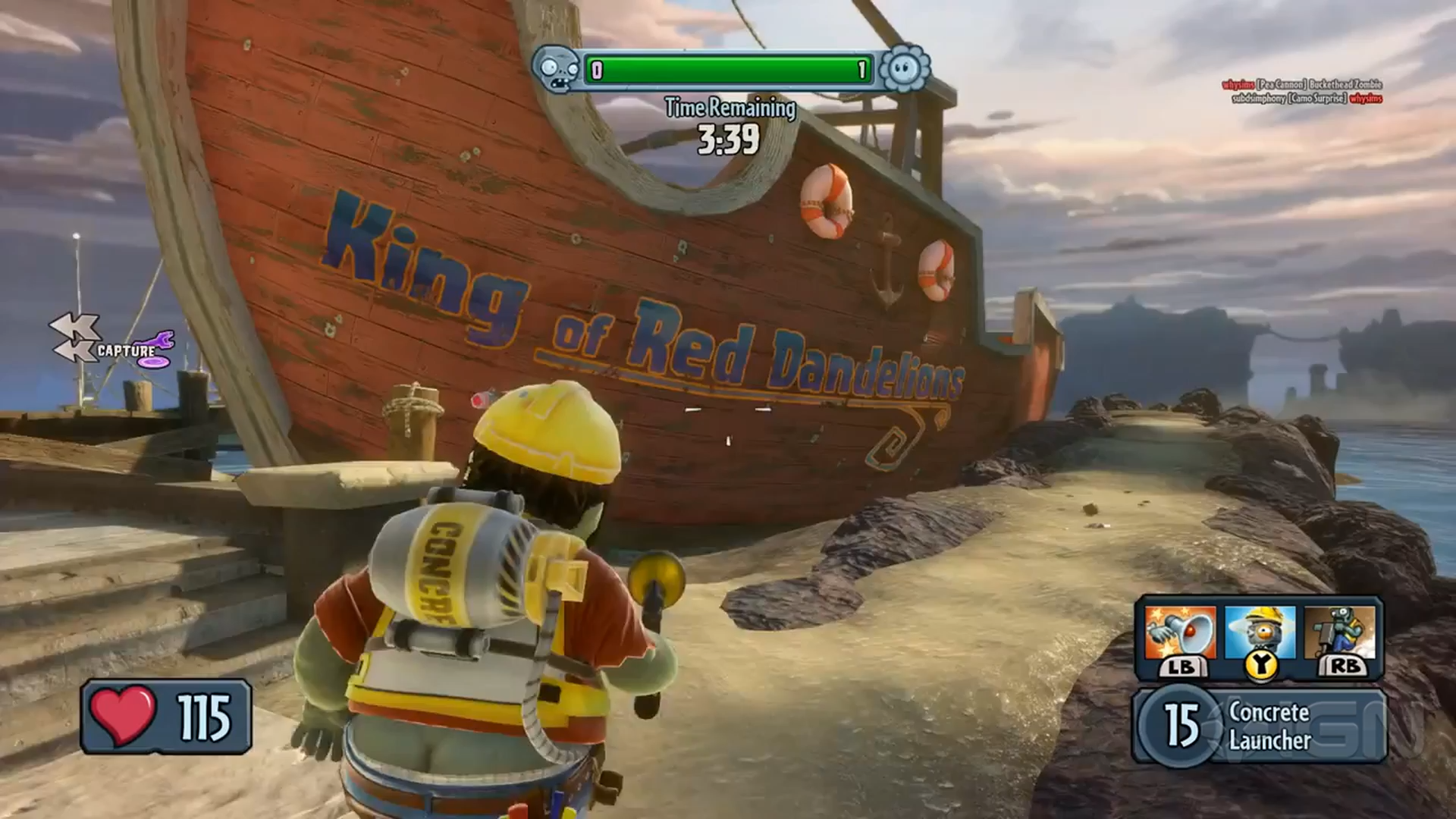Viewport: 1456px width, 819px height.
Task: Click the plant team flower icon
Action: (x=905, y=71)
